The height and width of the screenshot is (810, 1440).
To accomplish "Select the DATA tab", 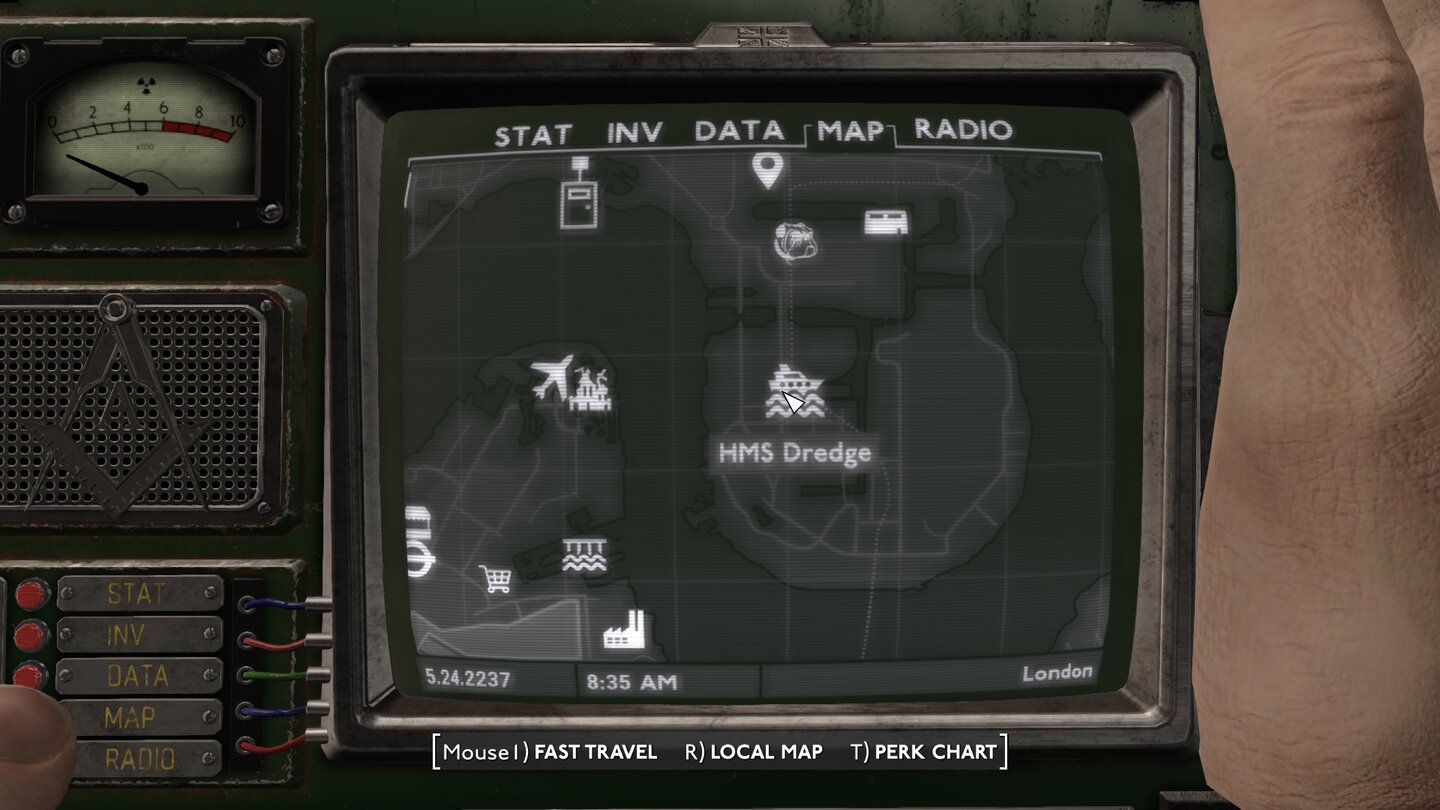I will (x=738, y=130).
